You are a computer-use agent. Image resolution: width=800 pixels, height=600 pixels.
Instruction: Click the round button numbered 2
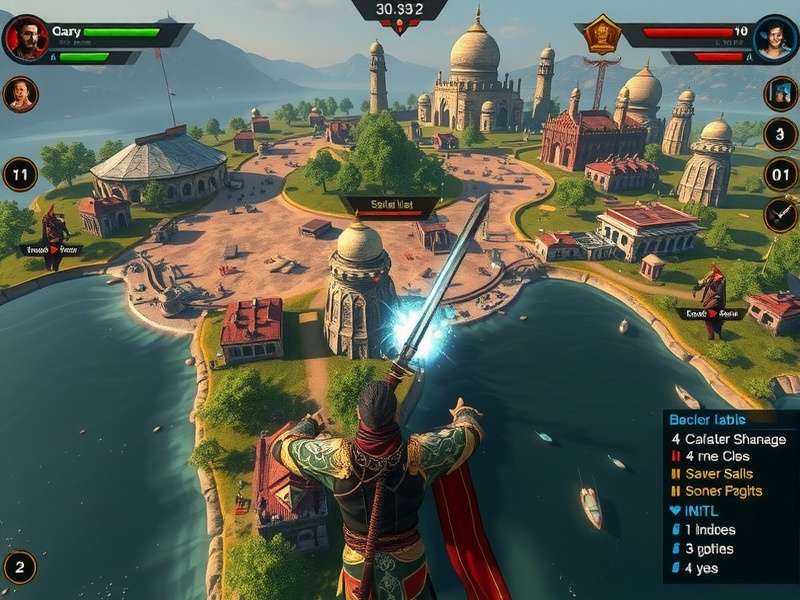click(20, 567)
